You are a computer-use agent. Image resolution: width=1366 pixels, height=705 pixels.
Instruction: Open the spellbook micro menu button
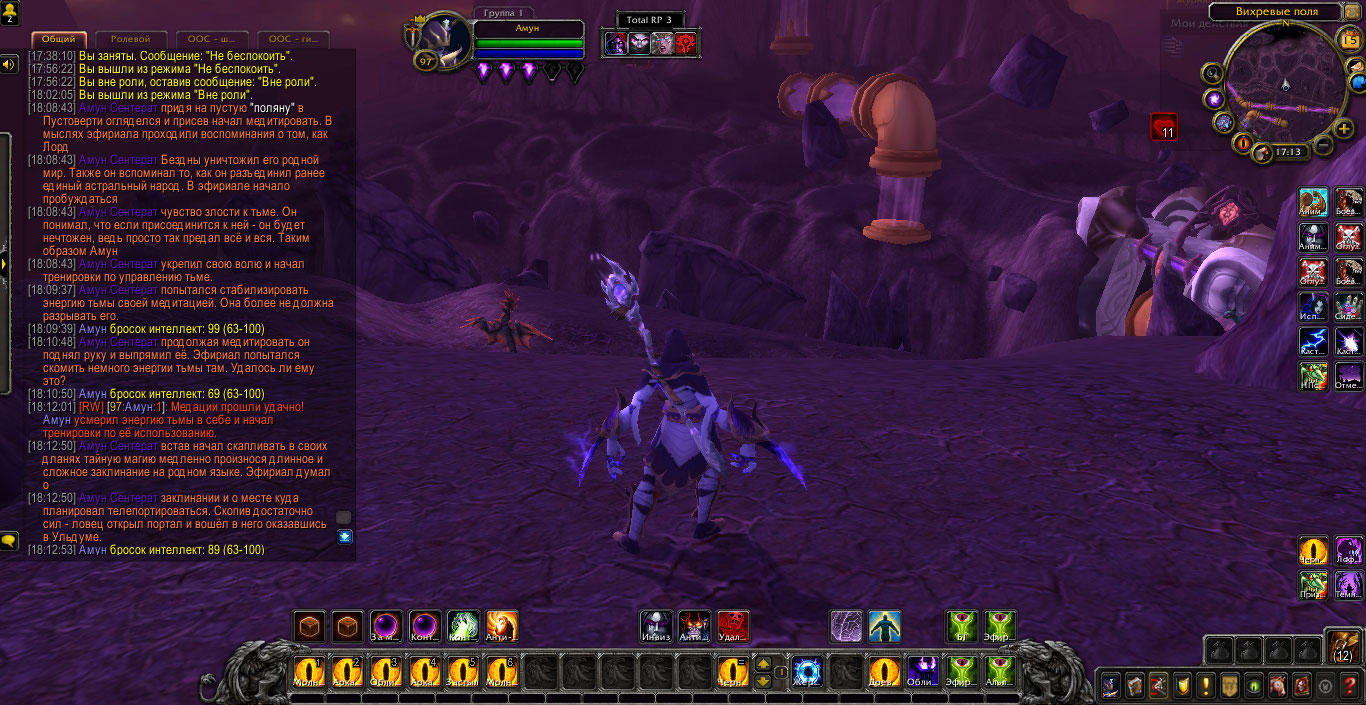1135,685
